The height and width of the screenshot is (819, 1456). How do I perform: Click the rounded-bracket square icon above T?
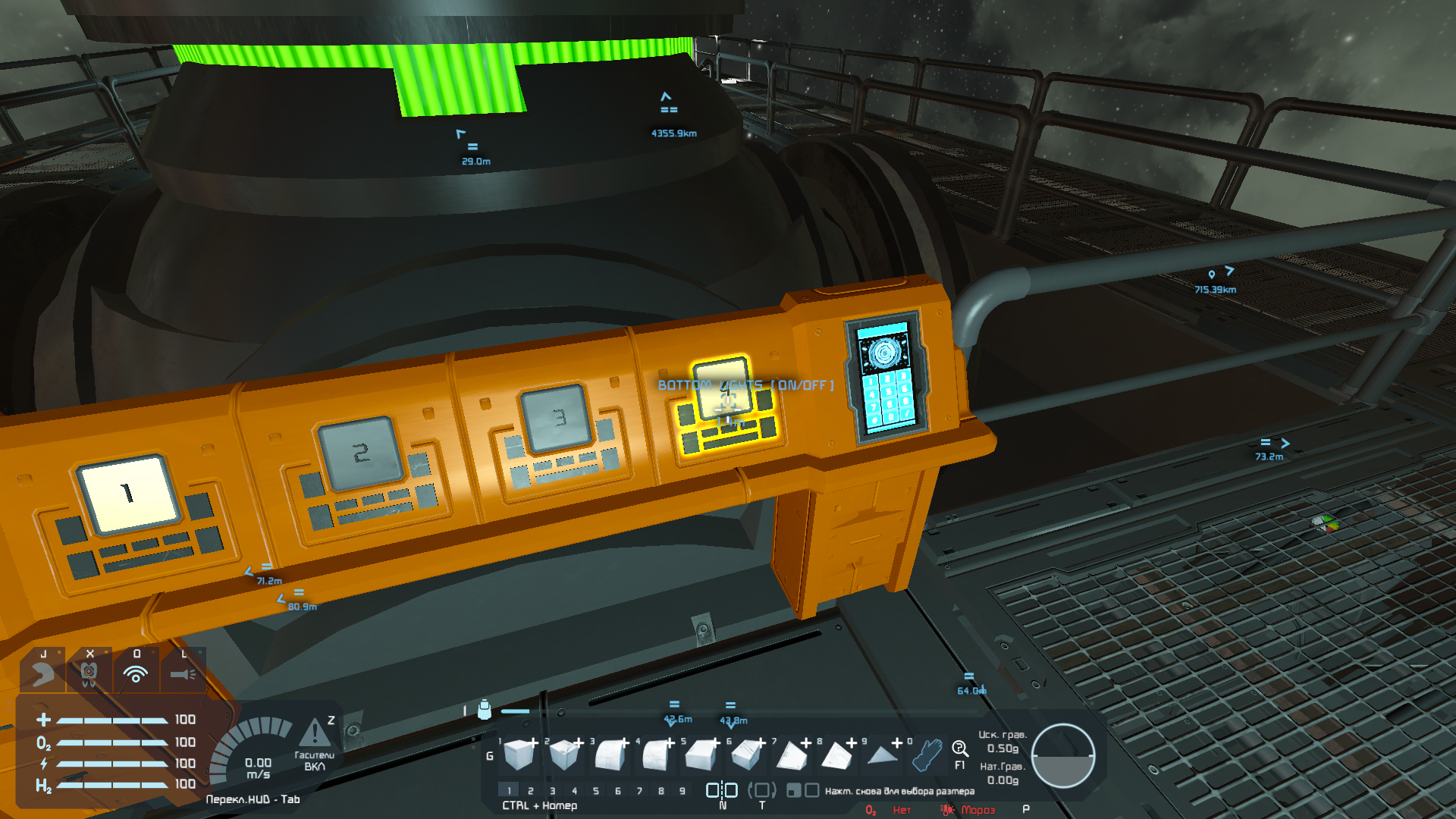(x=762, y=790)
